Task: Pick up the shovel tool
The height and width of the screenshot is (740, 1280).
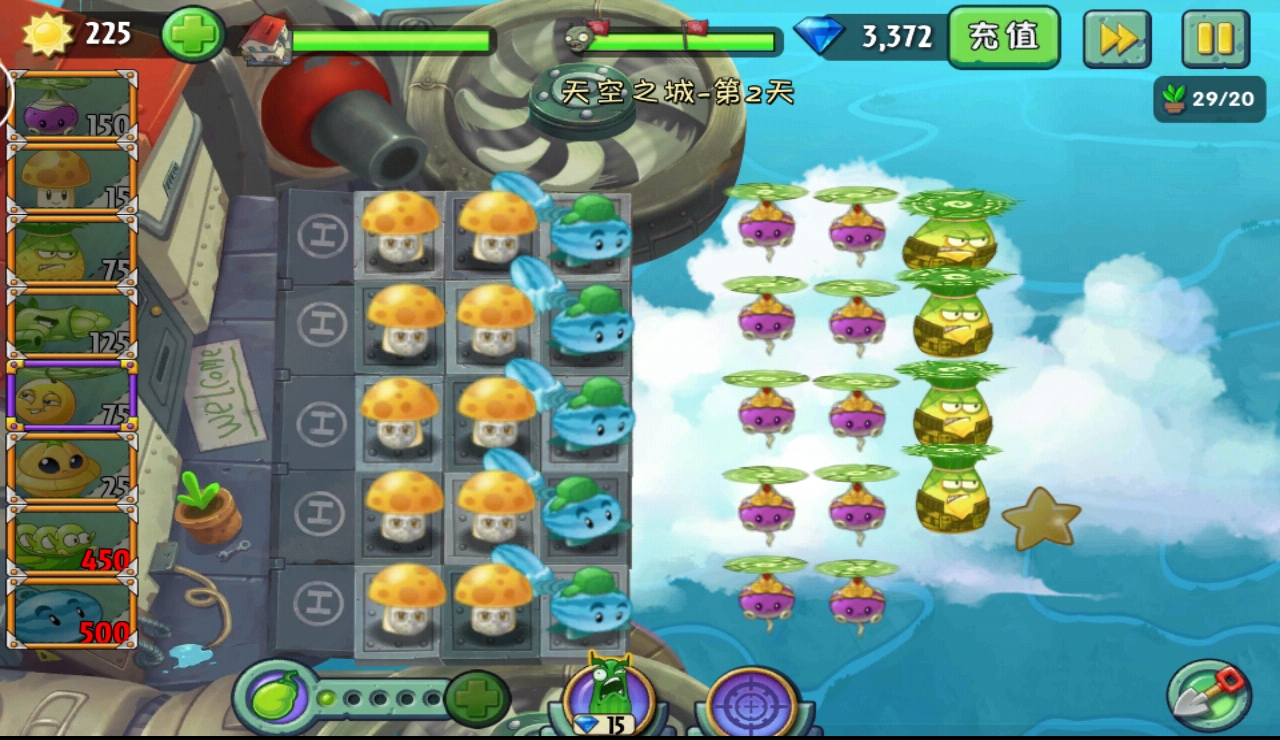Action: [x=1209, y=695]
